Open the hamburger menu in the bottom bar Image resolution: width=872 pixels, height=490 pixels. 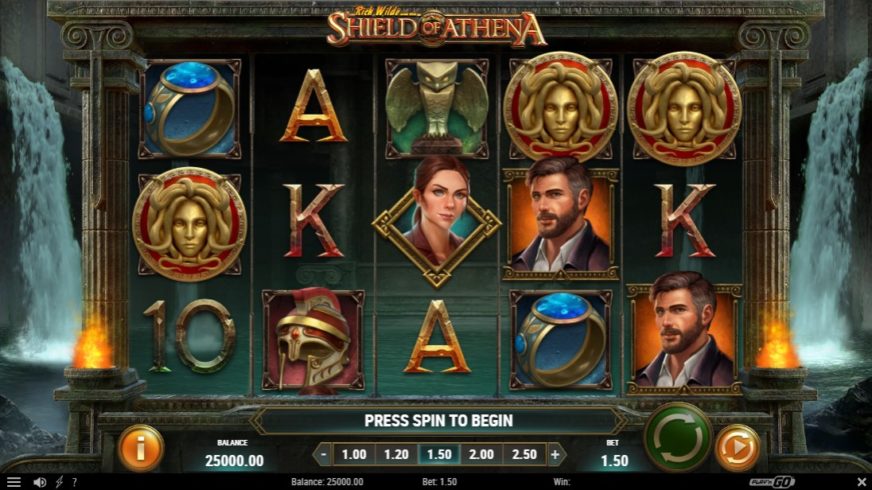click(x=13, y=482)
